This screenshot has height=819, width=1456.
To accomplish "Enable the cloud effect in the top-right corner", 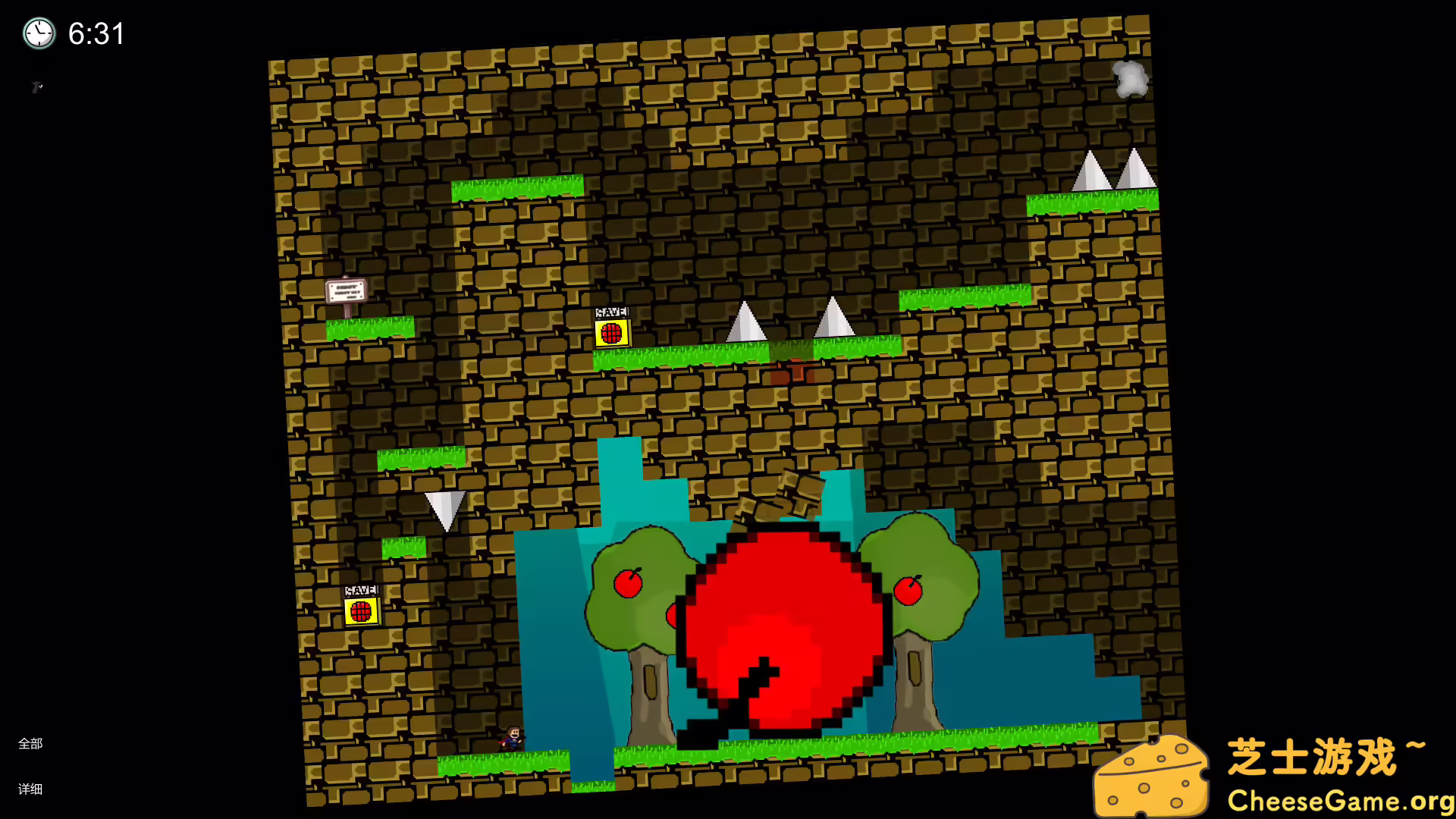I will (x=1131, y=79).
